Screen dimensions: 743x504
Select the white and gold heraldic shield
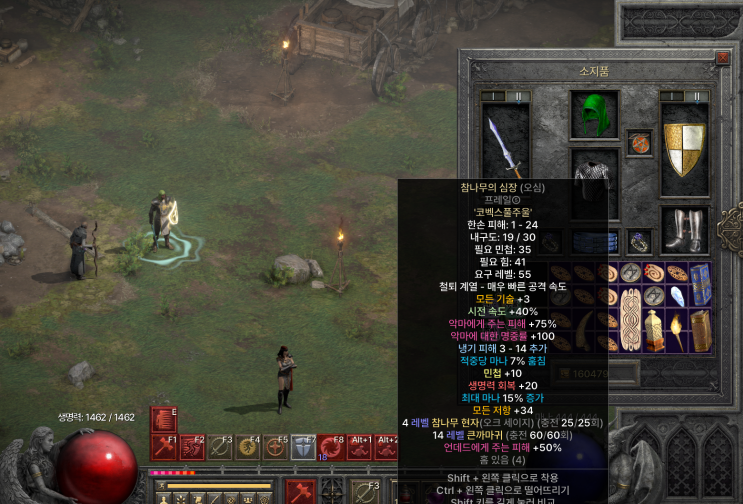(x=685, y=144)
